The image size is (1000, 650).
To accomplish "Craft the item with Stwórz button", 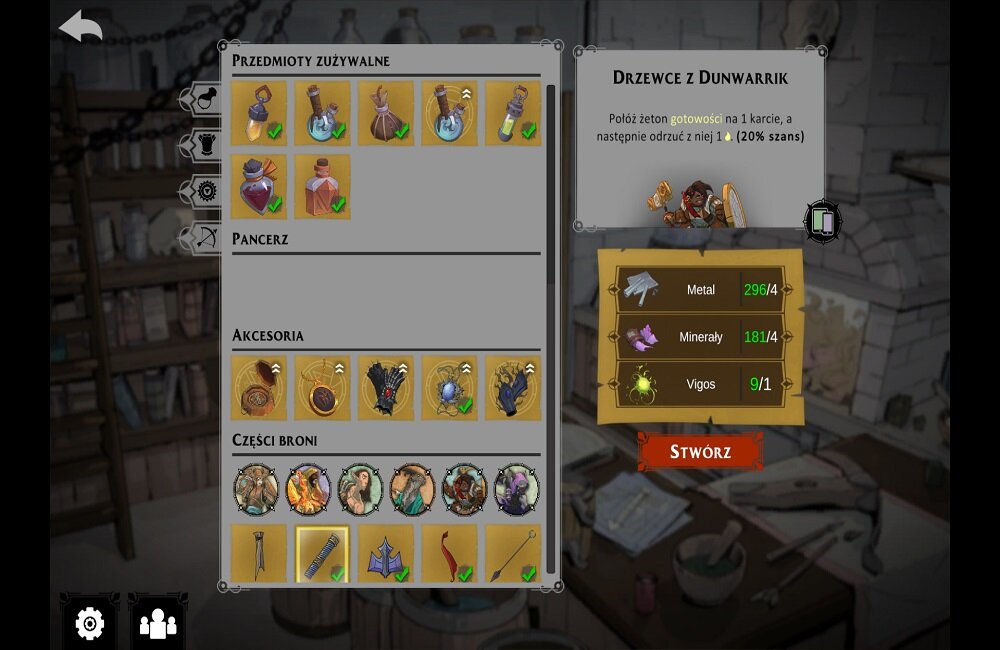I will (700, 451).
